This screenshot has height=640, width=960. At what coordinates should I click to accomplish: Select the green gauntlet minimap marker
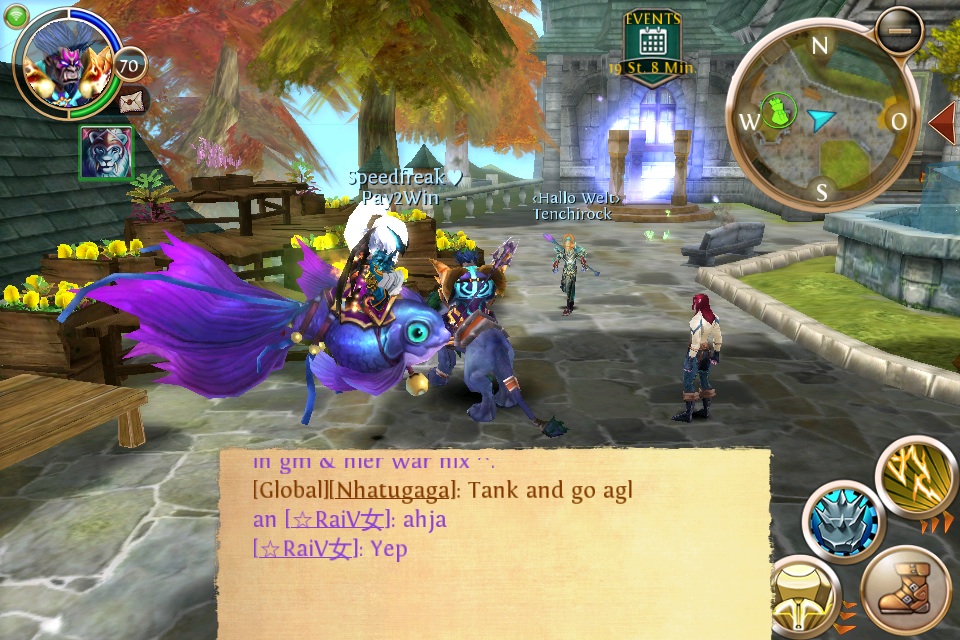point(779,108)
